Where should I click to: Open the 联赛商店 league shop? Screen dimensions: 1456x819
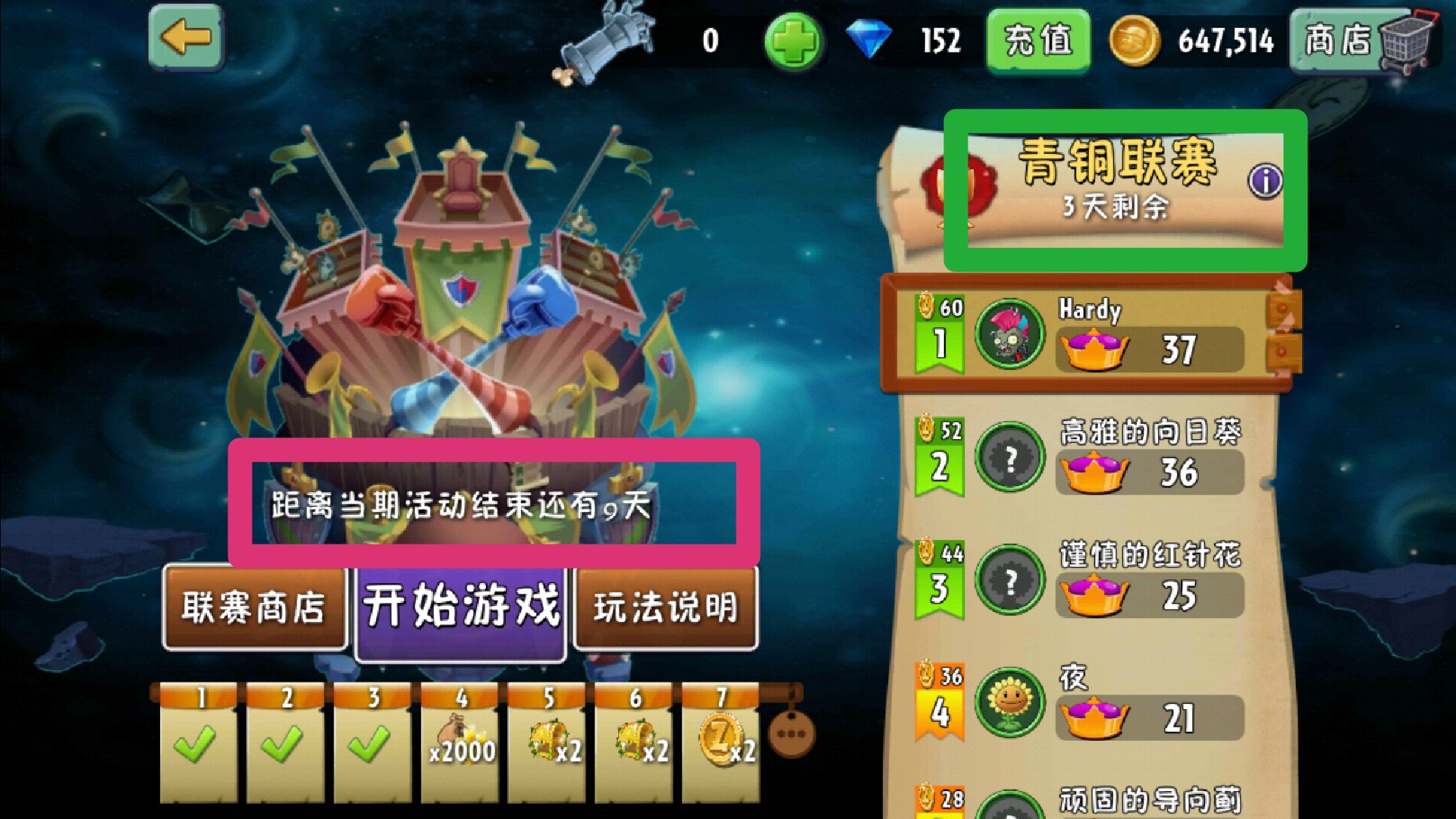(x=254, y=607)
